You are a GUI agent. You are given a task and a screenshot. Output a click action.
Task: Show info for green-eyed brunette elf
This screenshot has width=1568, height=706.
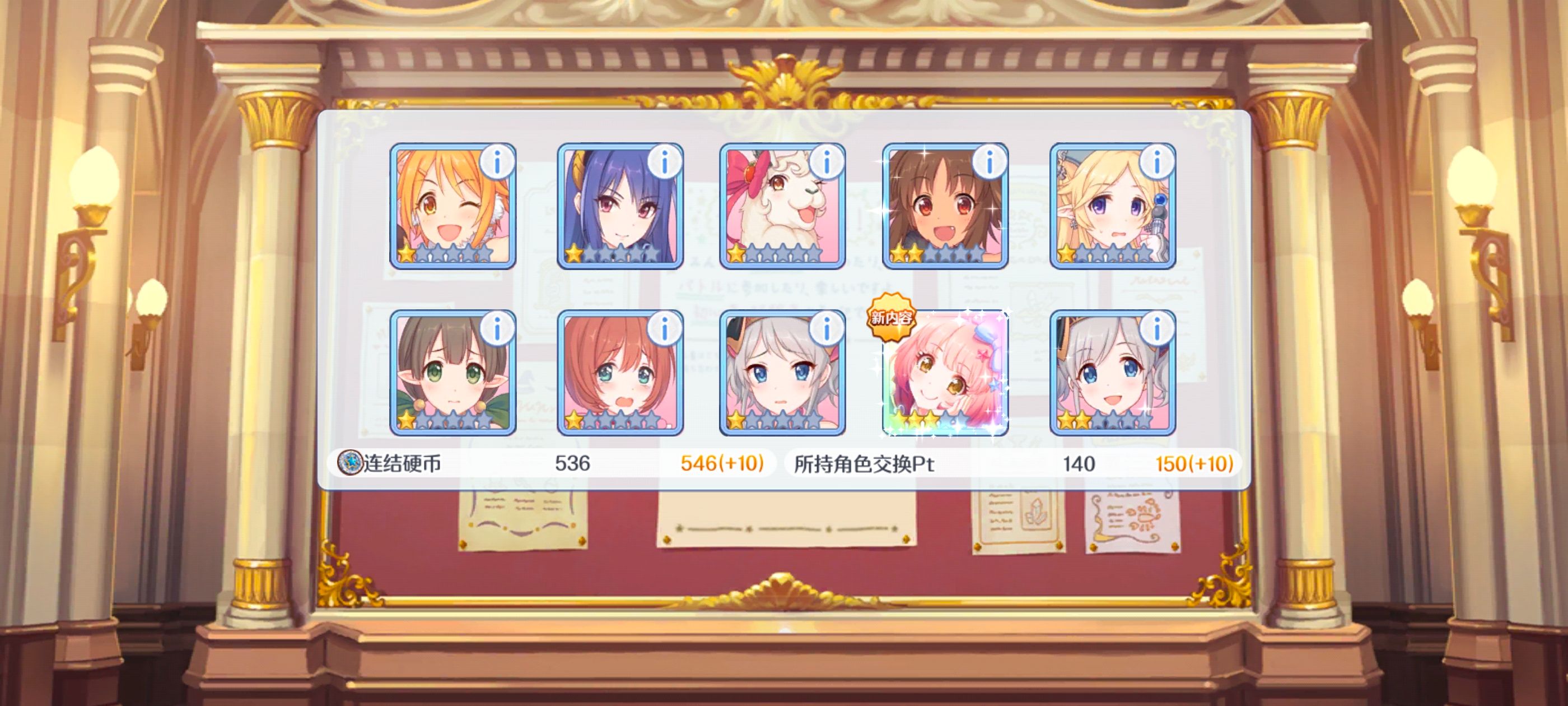pyautogui.click(x=497, y=329)
